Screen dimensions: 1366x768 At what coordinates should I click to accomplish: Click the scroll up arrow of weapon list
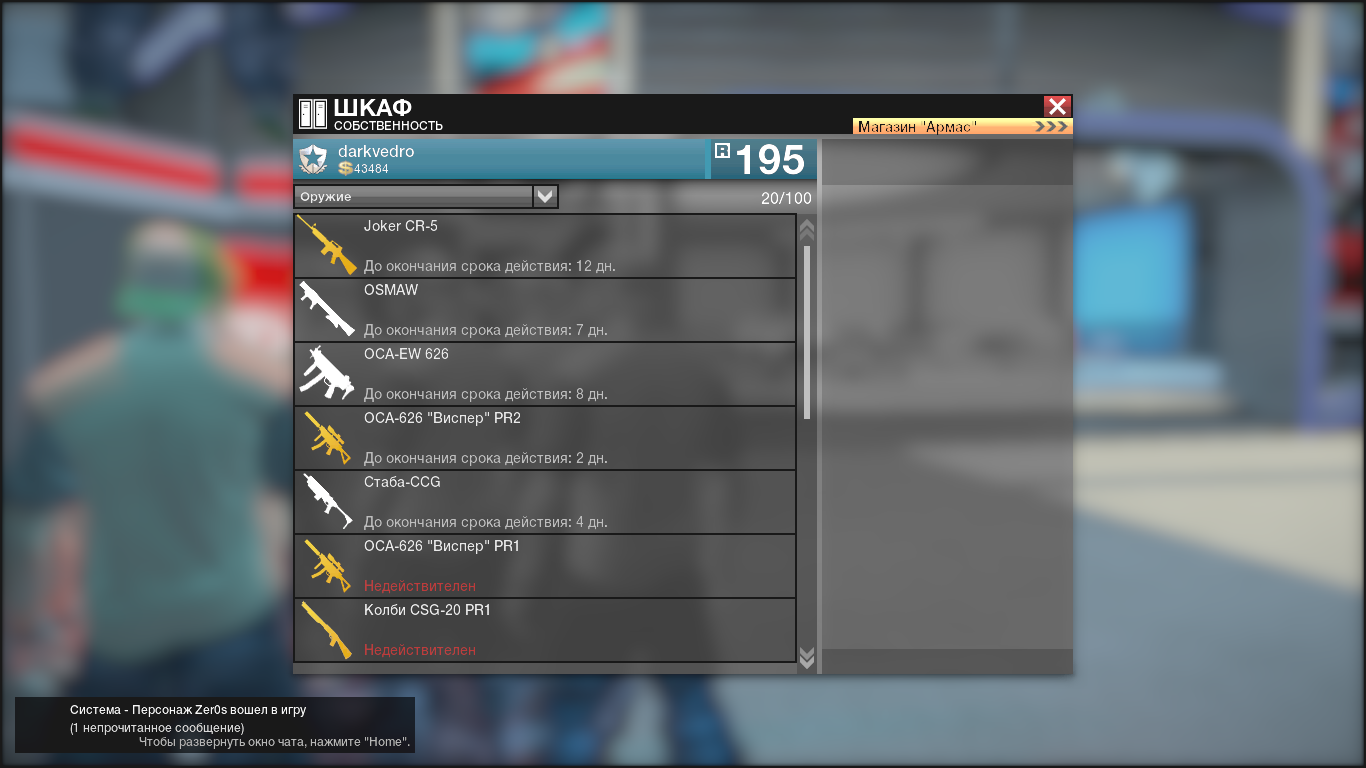click(x=807, y=230)
